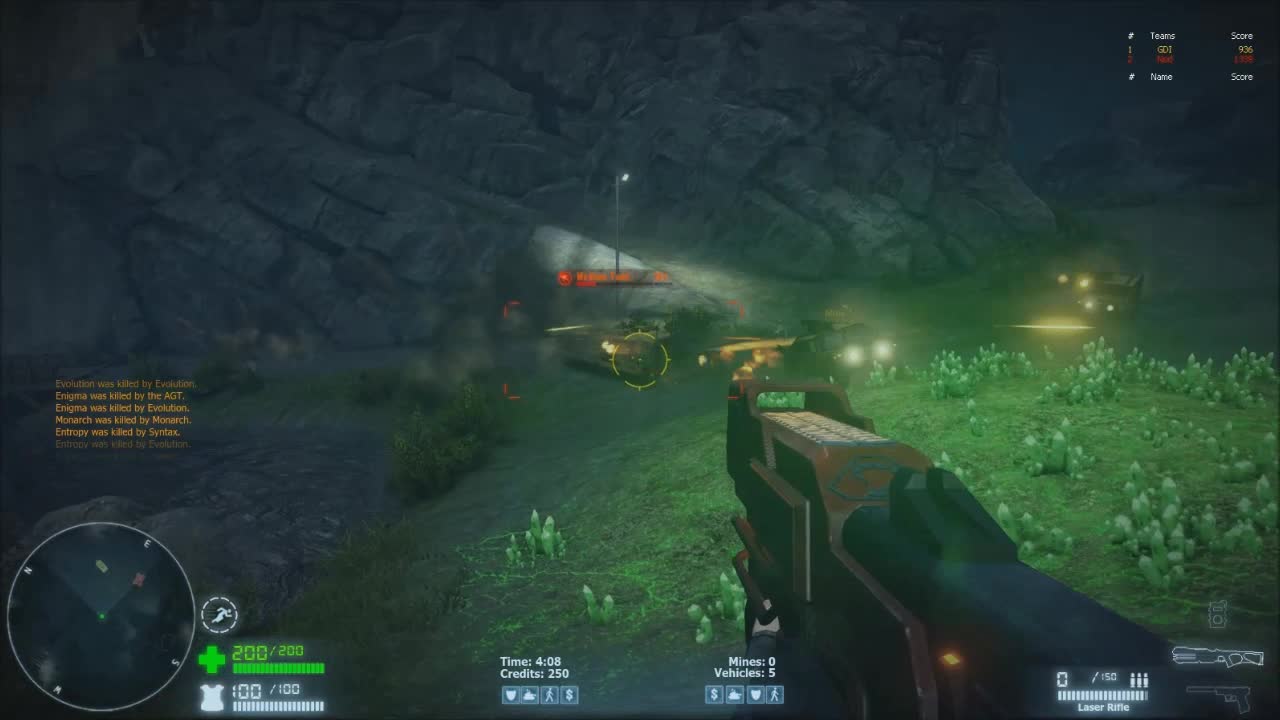
Task: Click the shield icon near the Vehicles count
Action: click(753, 695)
